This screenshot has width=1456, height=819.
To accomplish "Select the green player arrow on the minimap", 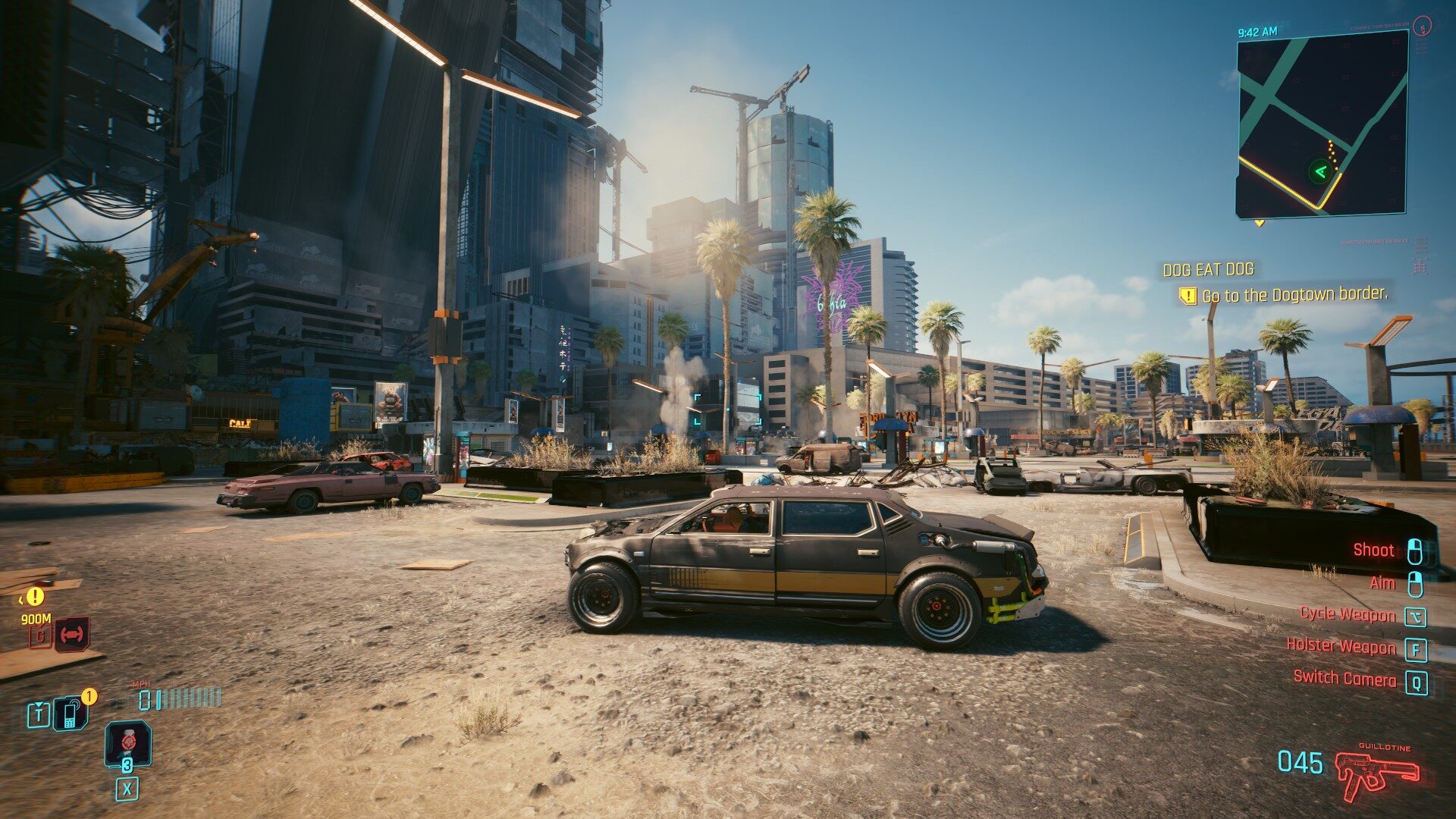I will pos(1320,171).
